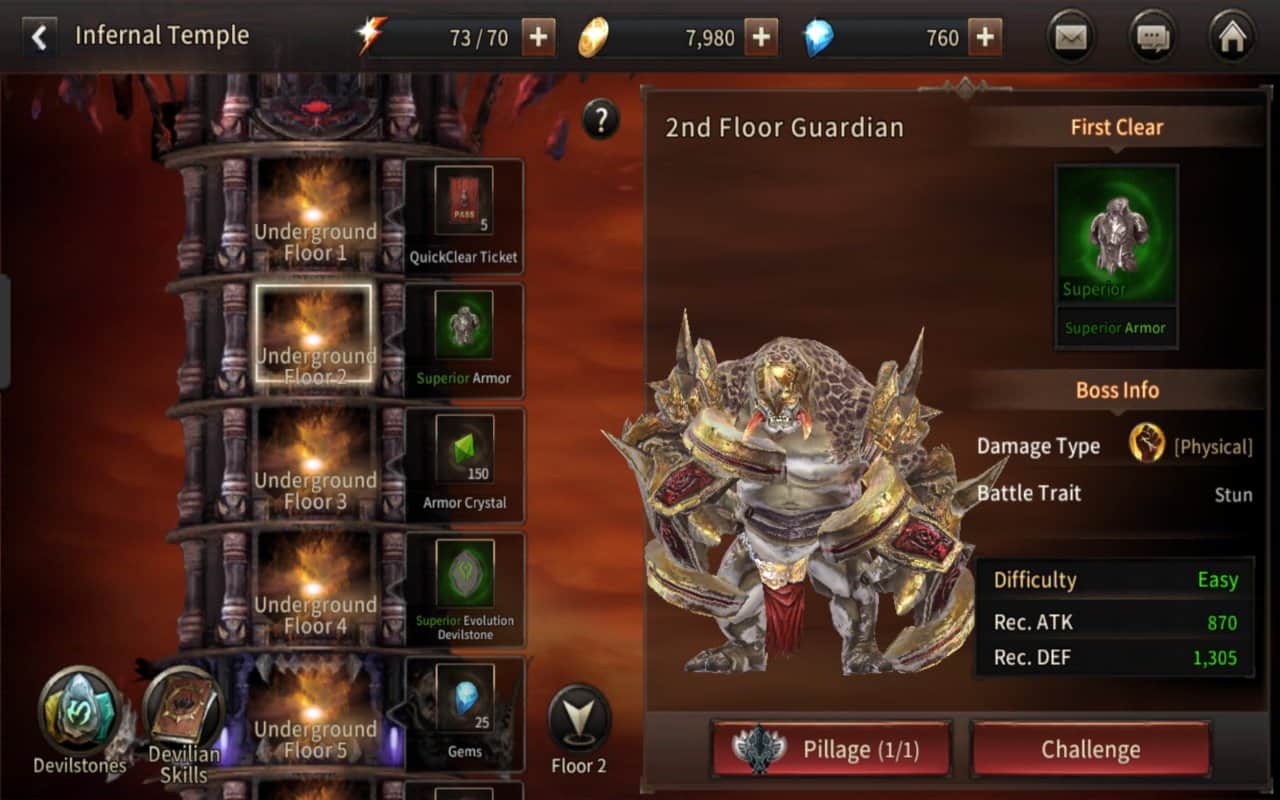The image size is (1280, 800).
Task: Open the chat window
Action: point(1152,38)
